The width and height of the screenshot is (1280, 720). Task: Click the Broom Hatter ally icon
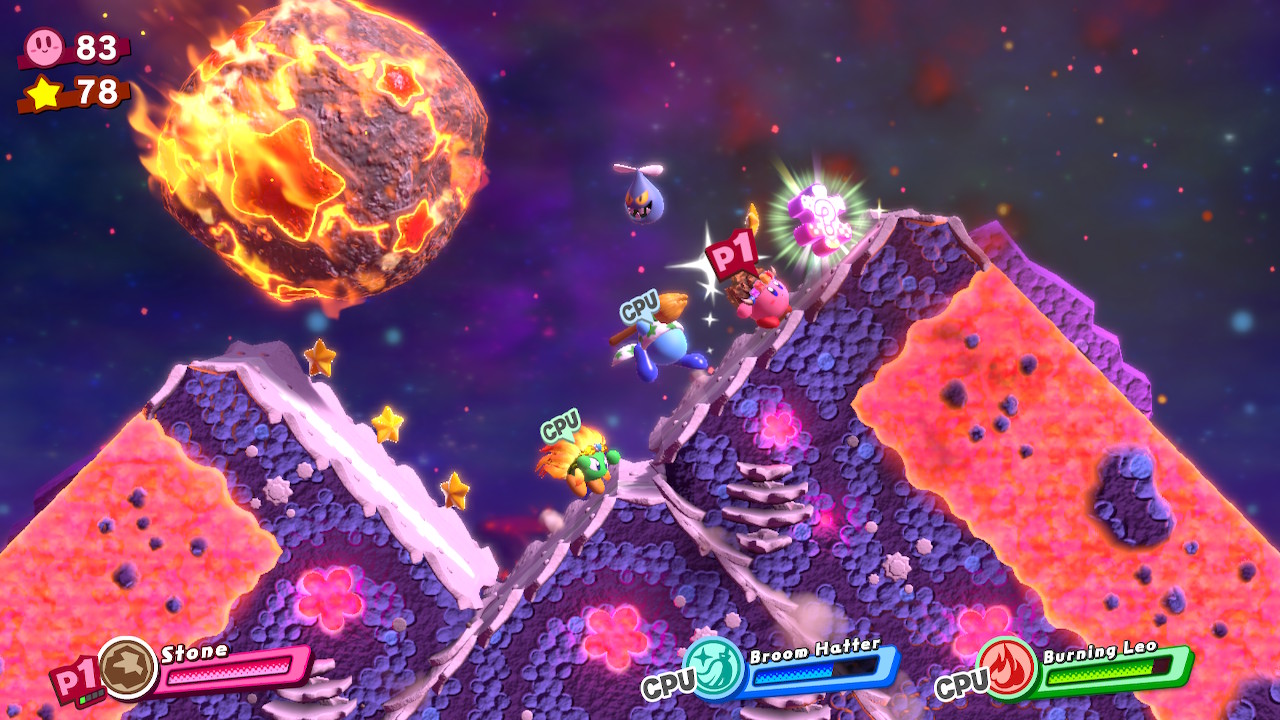713,667
